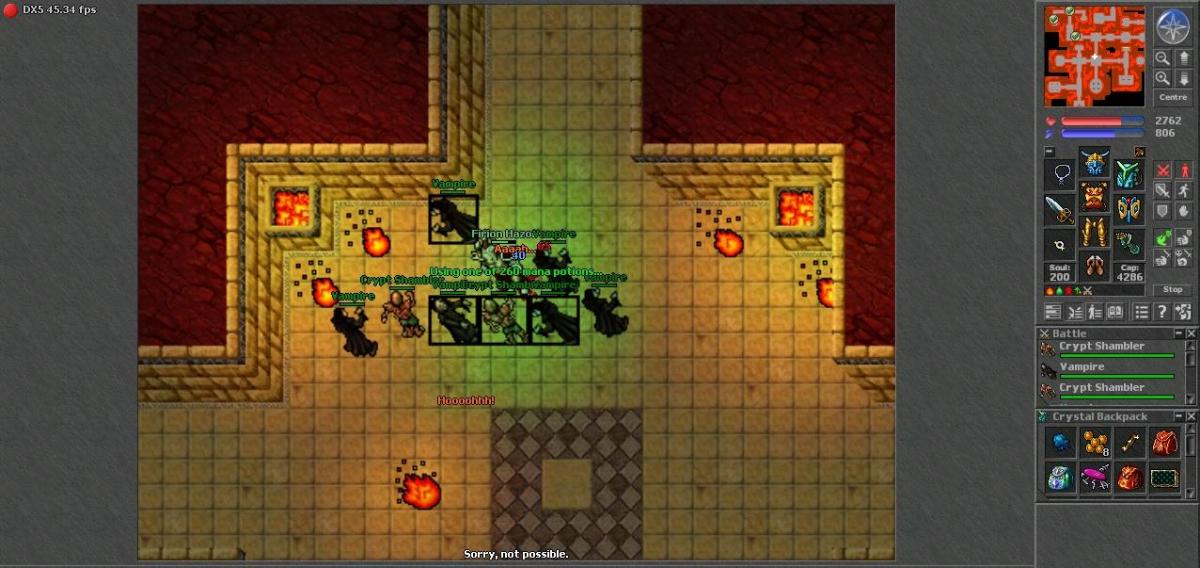Screen dimensions: 1200x568
Task: Zoom in the minimap with the plus magnifier
Action: point(1163,78)
